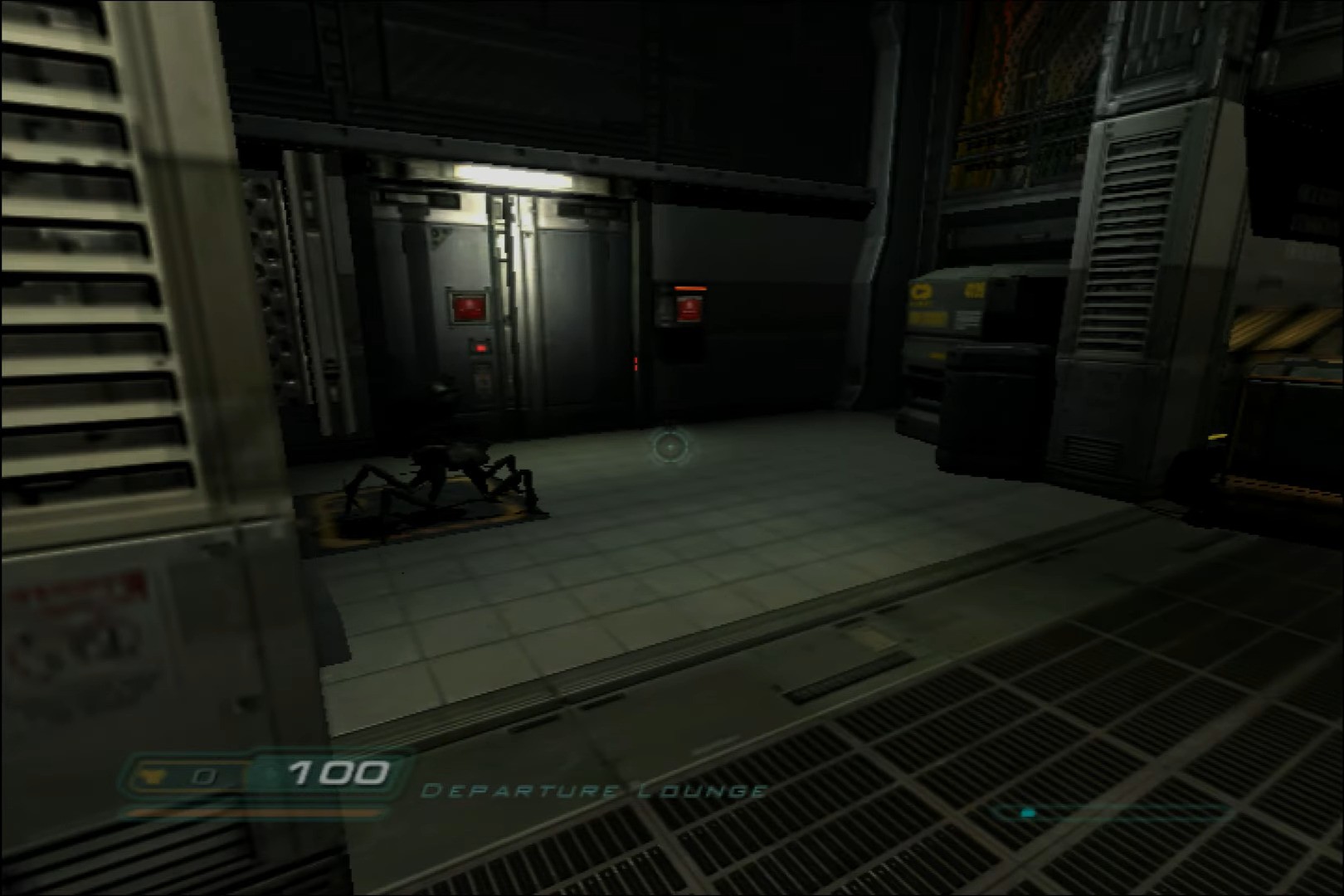Click the red elevator call button

pyautogui.click(x=469, y=309)
